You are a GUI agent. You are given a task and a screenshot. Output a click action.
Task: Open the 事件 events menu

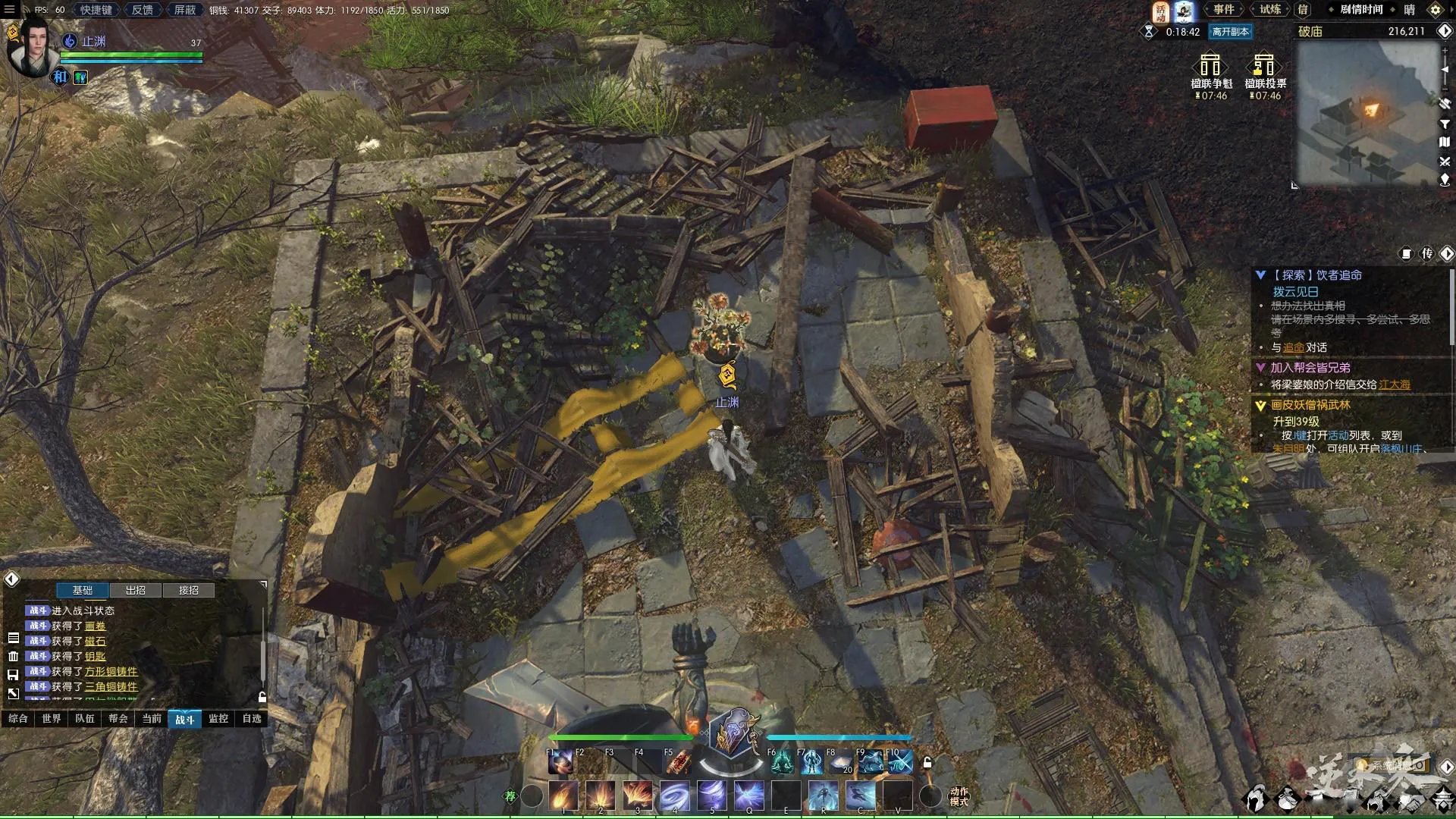pos(1223,10)
